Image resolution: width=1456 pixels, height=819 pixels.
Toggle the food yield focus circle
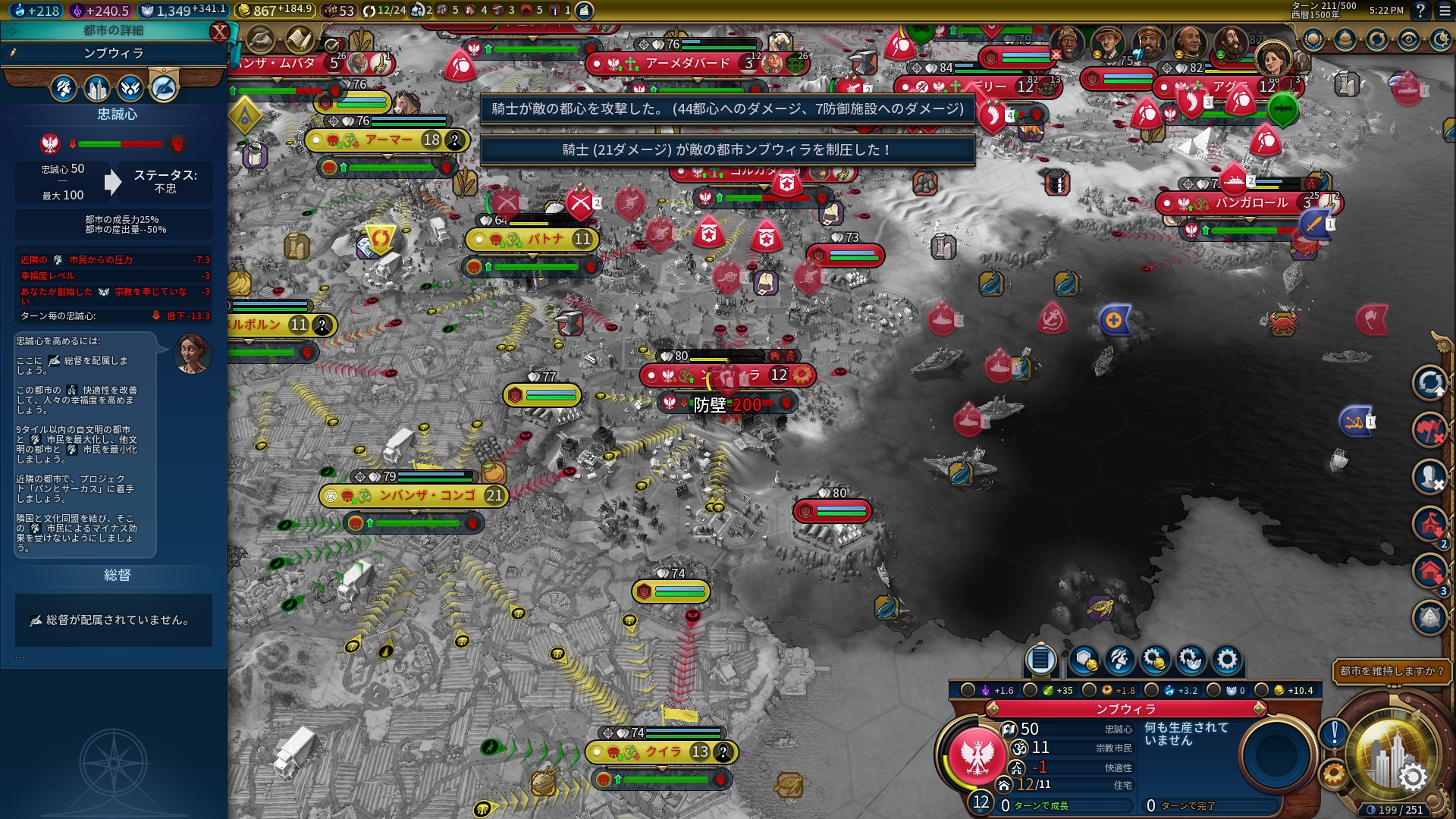point(1030,690)
